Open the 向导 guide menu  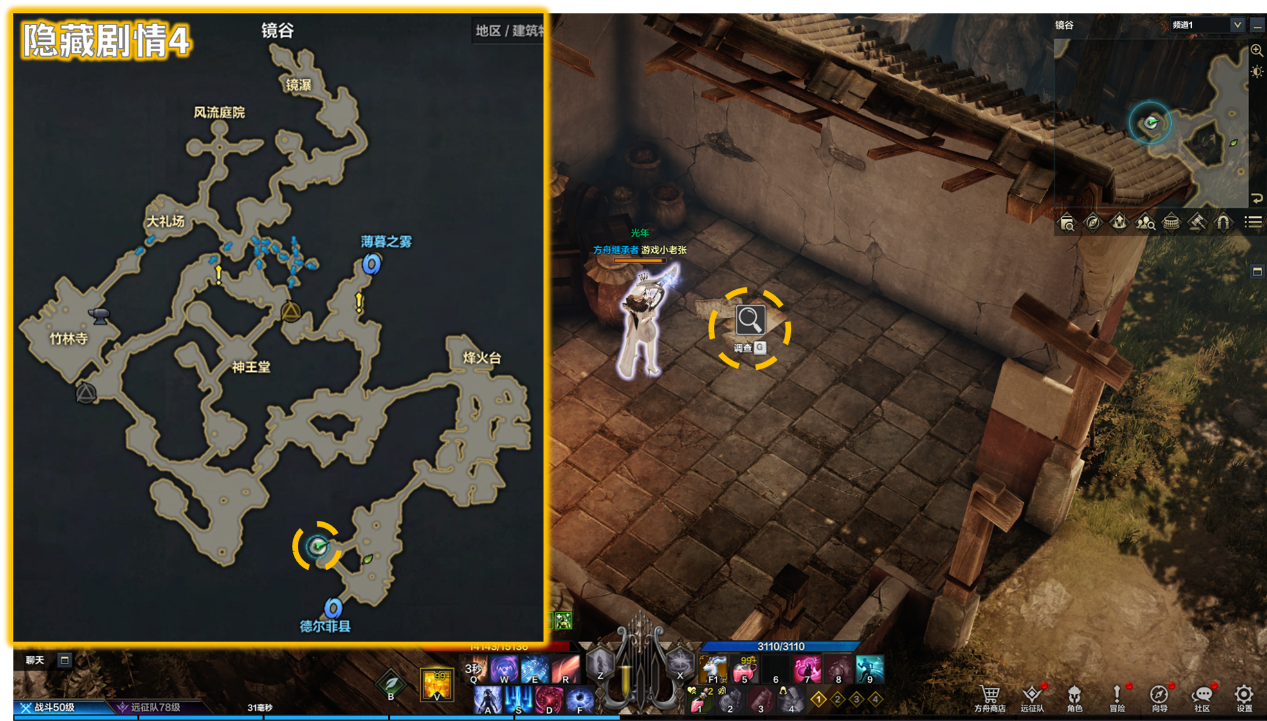pos(1159,695)
